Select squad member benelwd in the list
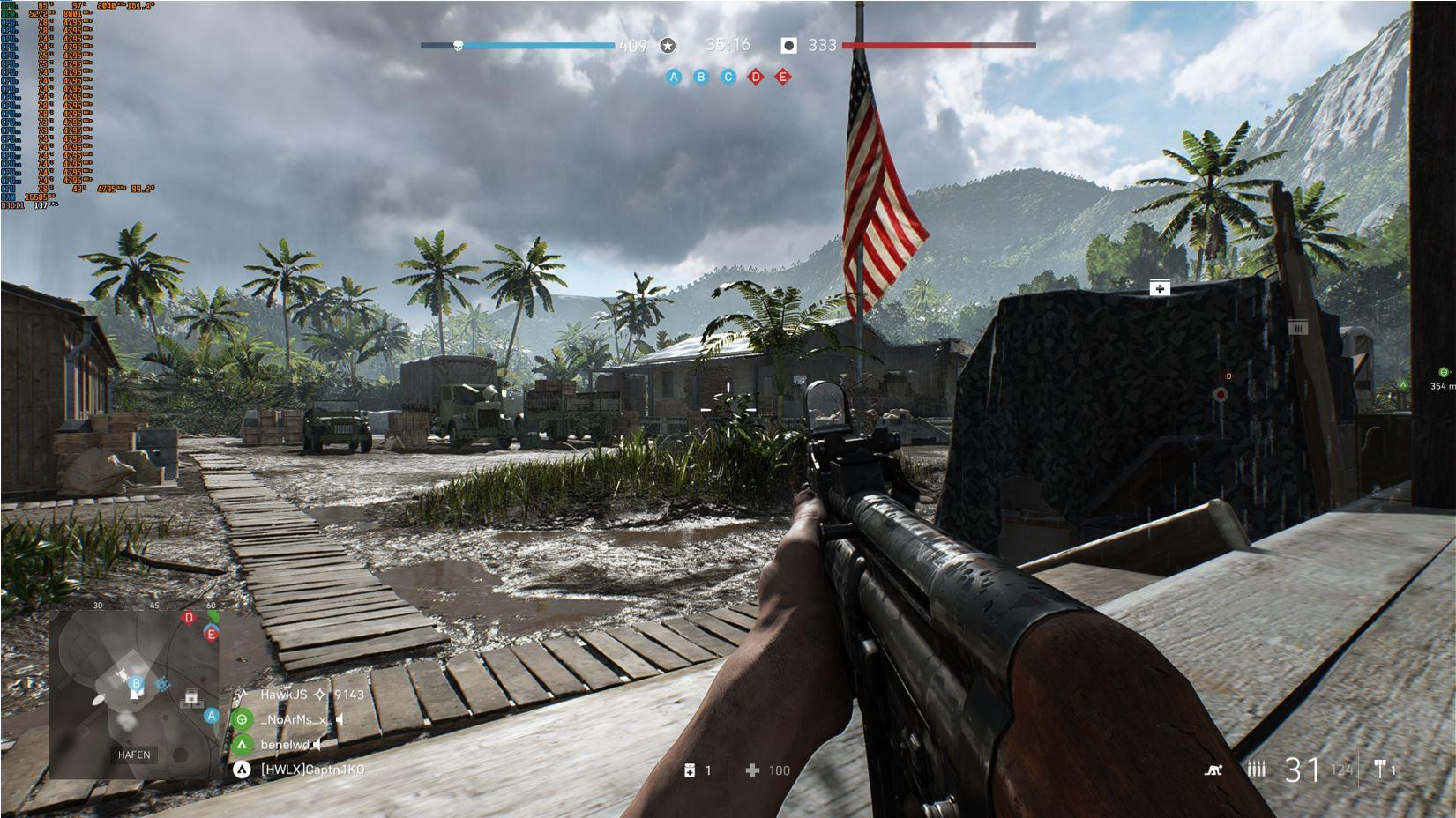The width and height of the screenshot is (1456, 818). [x=284, y=745]
